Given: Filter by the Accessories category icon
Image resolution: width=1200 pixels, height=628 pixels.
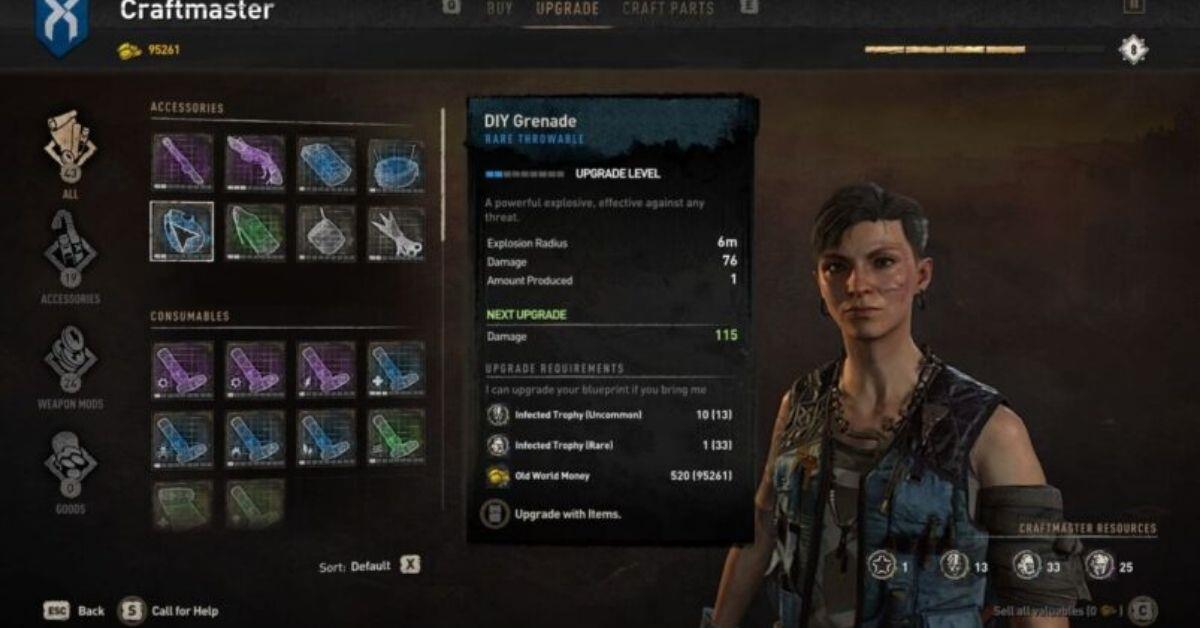Looking at the screenshot, I should tap(70, 250).
